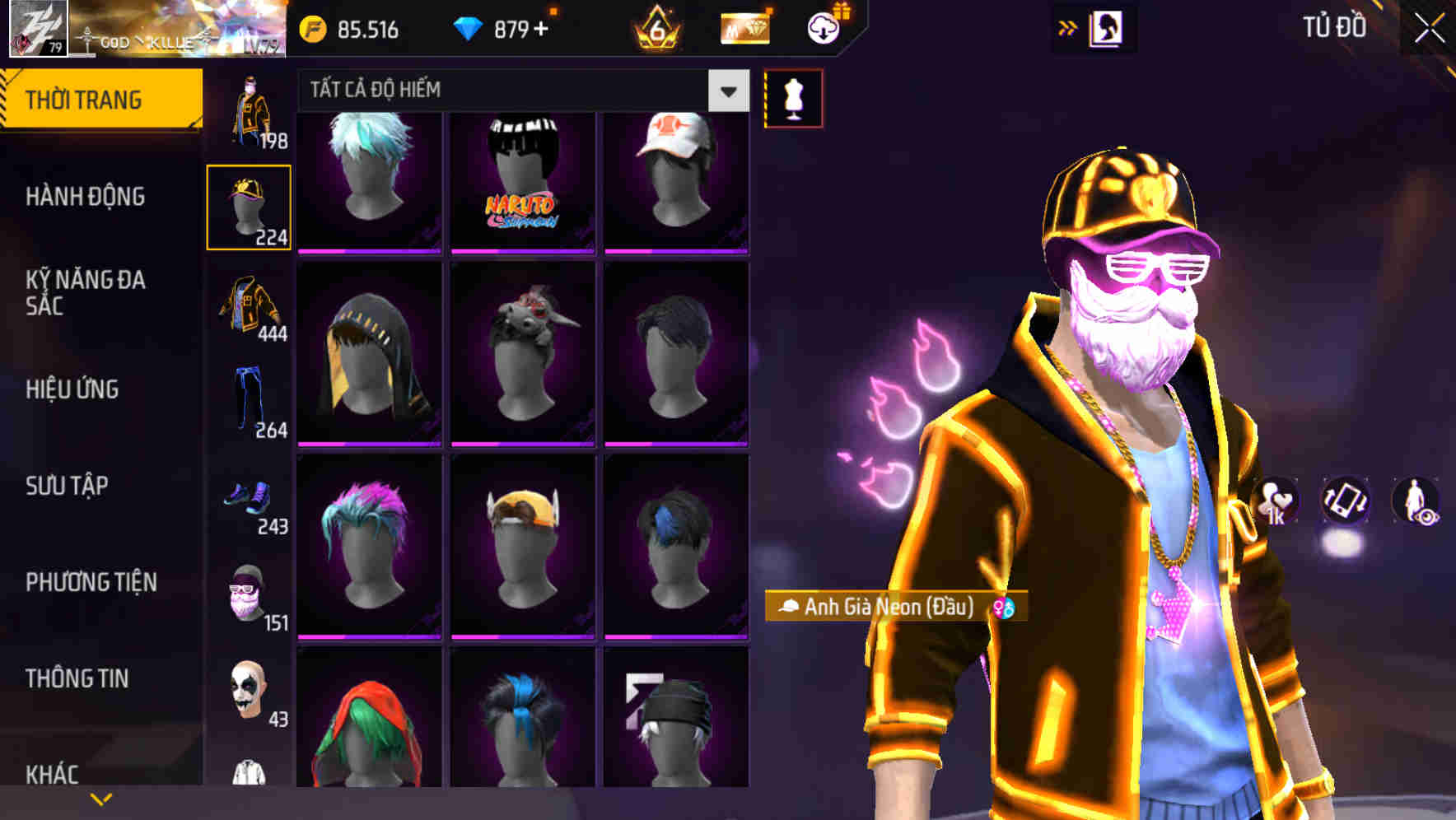Expand the chevron at the sidebar bottom
The image size is (1456, 820).
100,797
